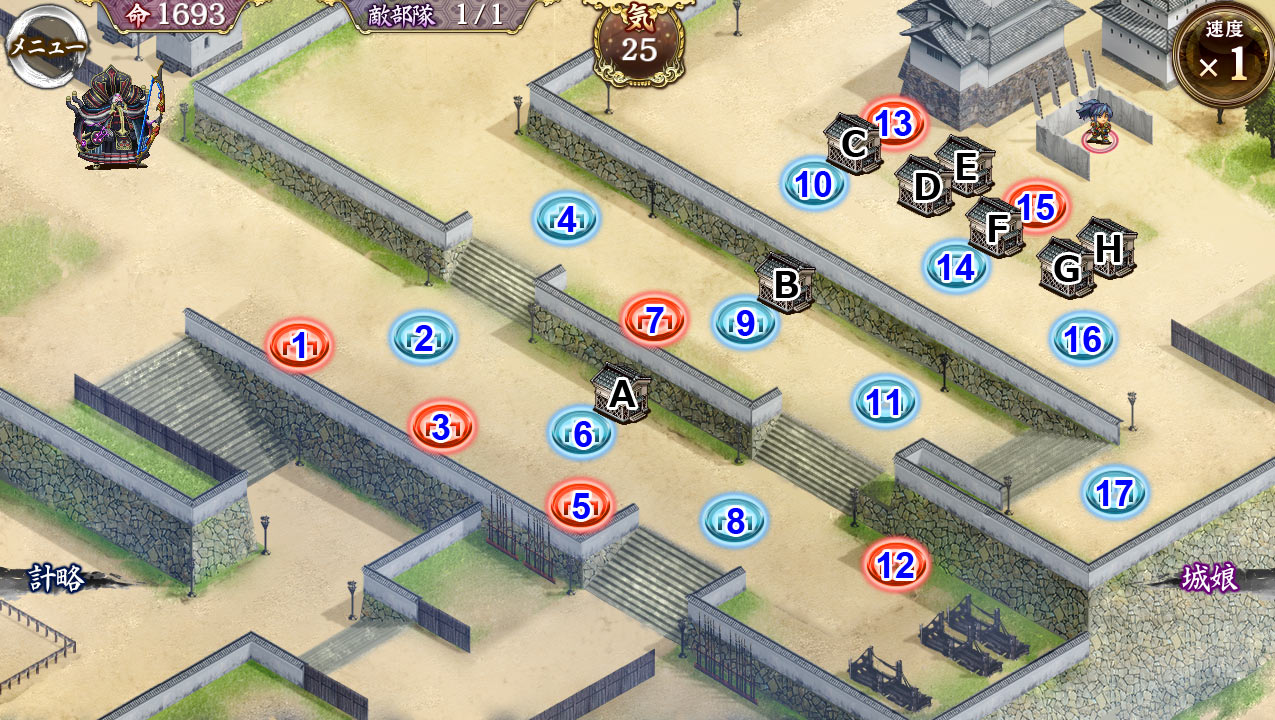Open the メニュー menu button
Image resolution: width=1275 pixels, height=720 pixels.
(x=45, y=45)
